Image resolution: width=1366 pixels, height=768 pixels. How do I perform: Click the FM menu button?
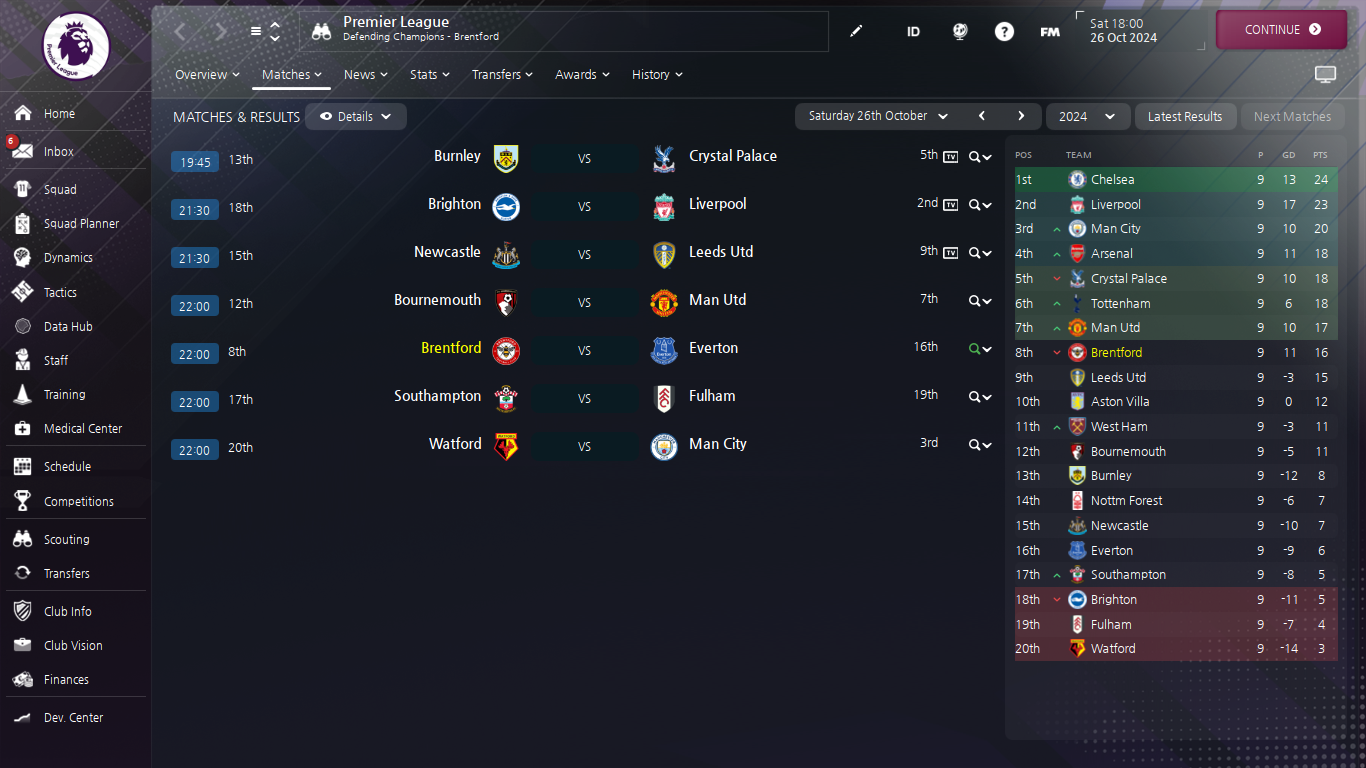[1050, 32]
